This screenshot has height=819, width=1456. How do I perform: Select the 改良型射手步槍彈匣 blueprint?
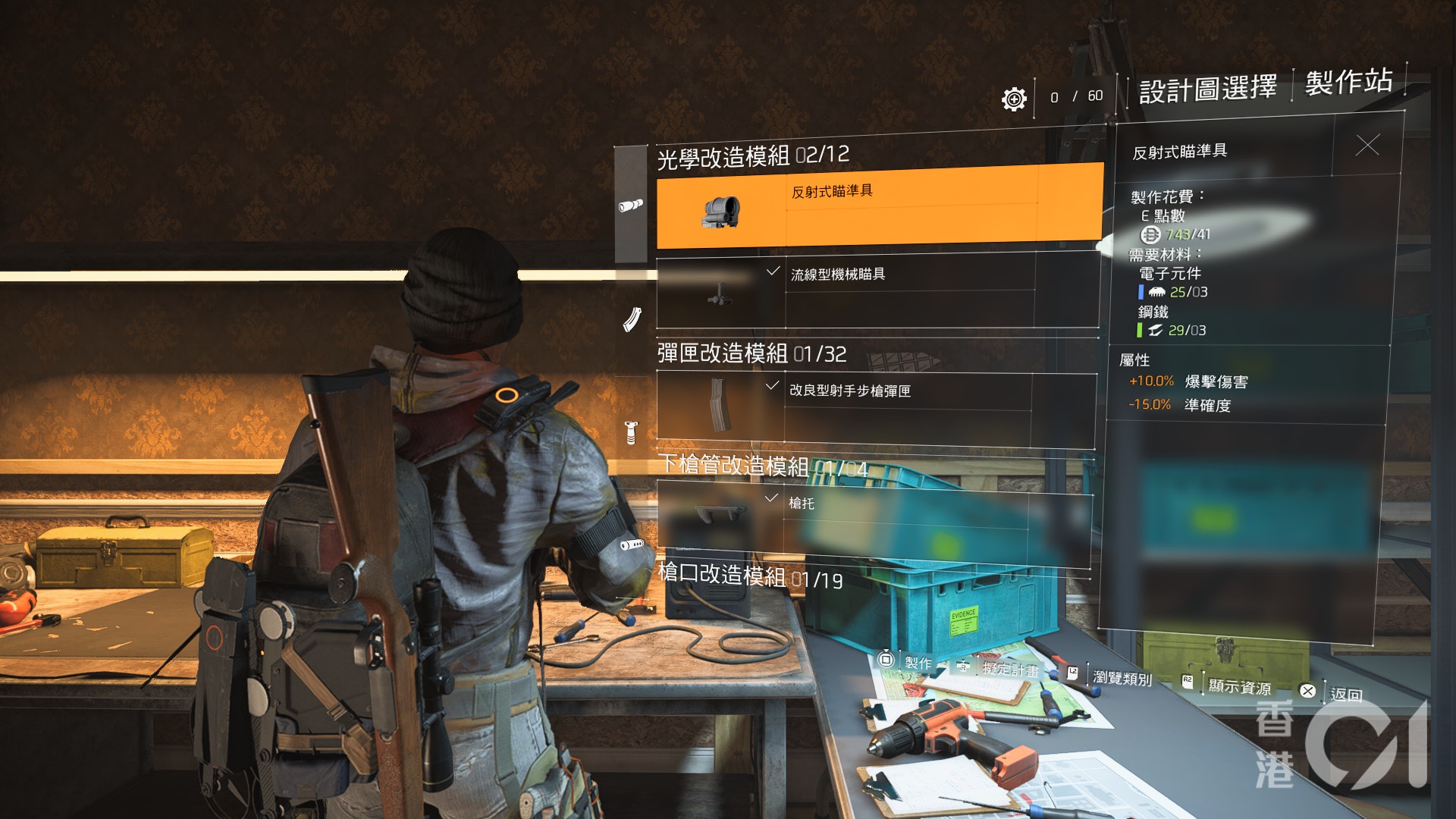(875, 407)
